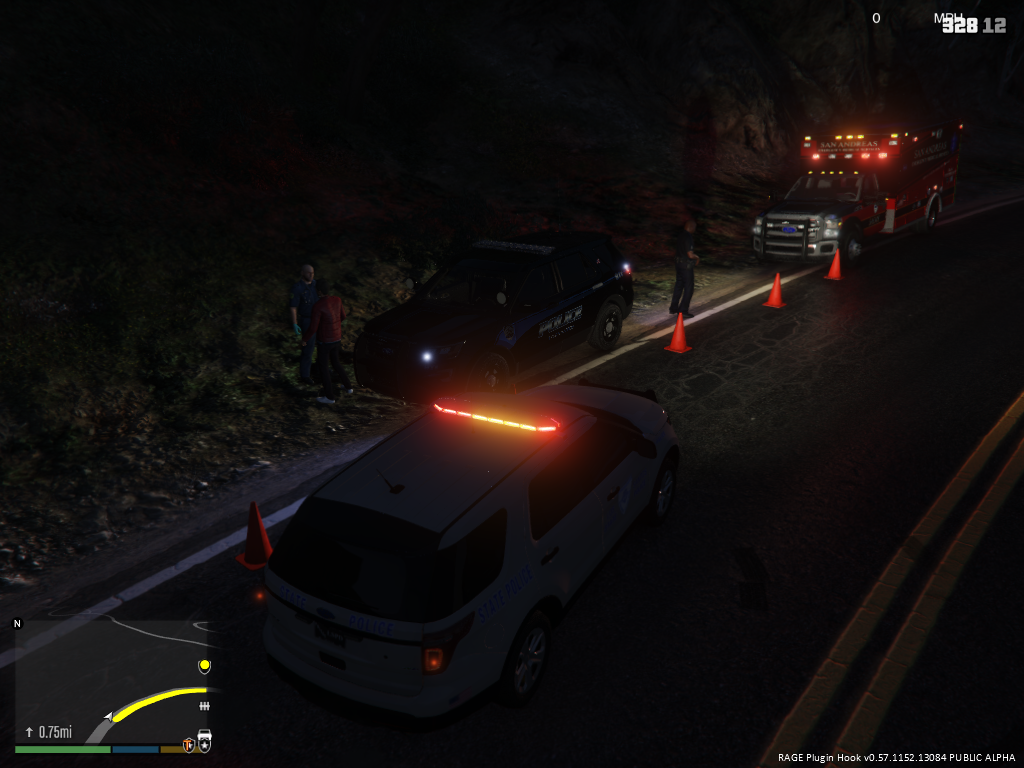Click the white player arrow on the minimap
Viewport: 1024px width, 768px height.
(107, 717)
